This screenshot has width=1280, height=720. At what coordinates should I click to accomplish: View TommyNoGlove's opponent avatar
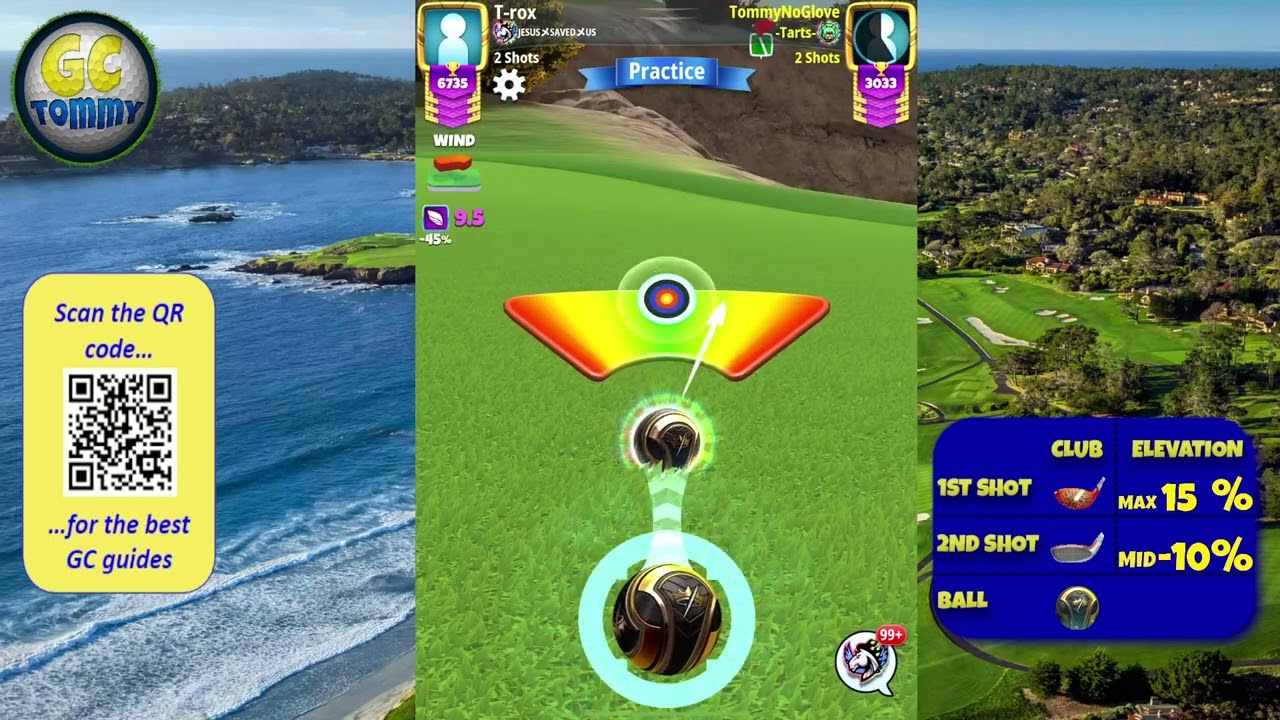coord(881,37)
